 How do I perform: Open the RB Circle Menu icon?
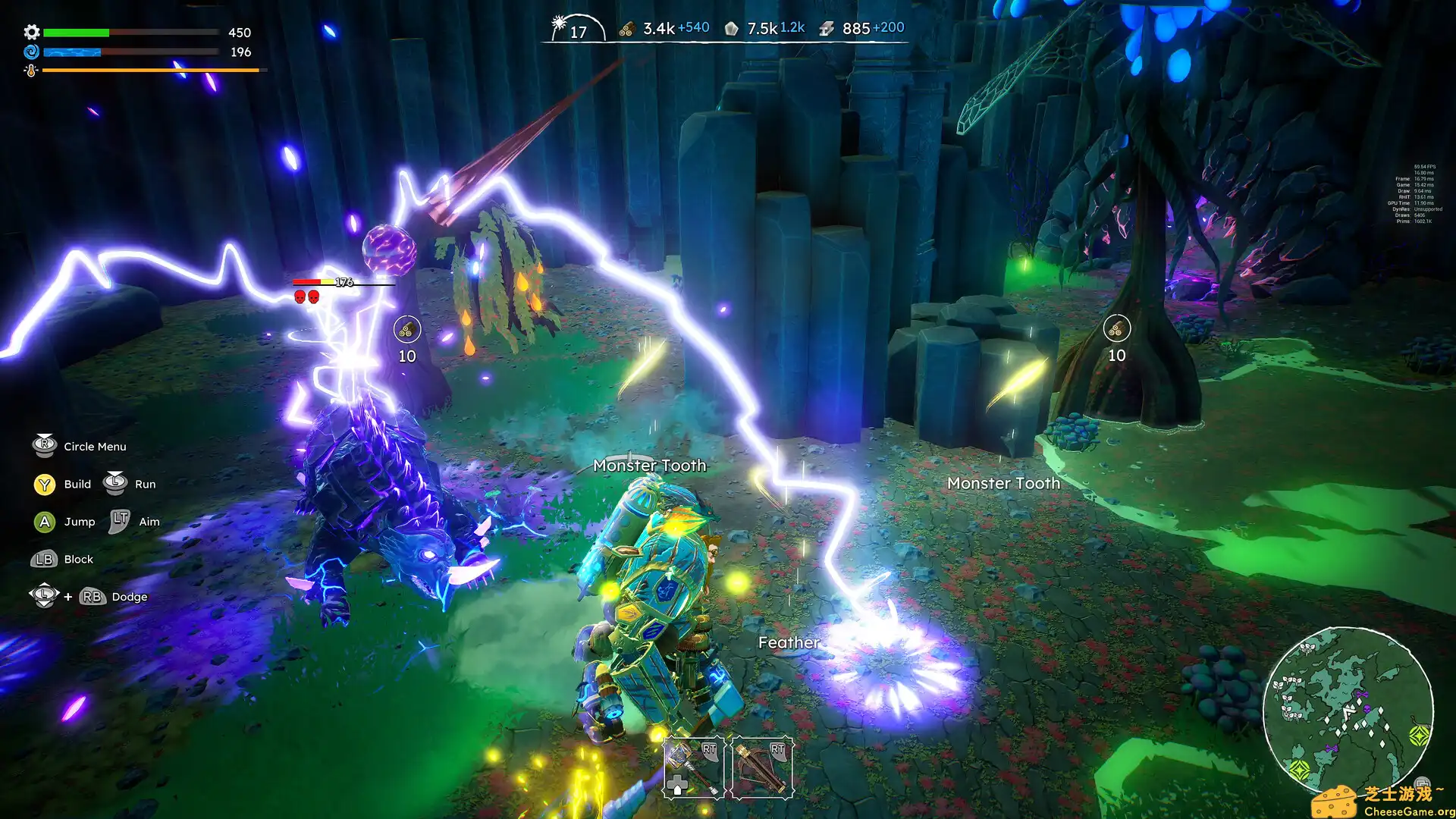[x=43, y=445]
